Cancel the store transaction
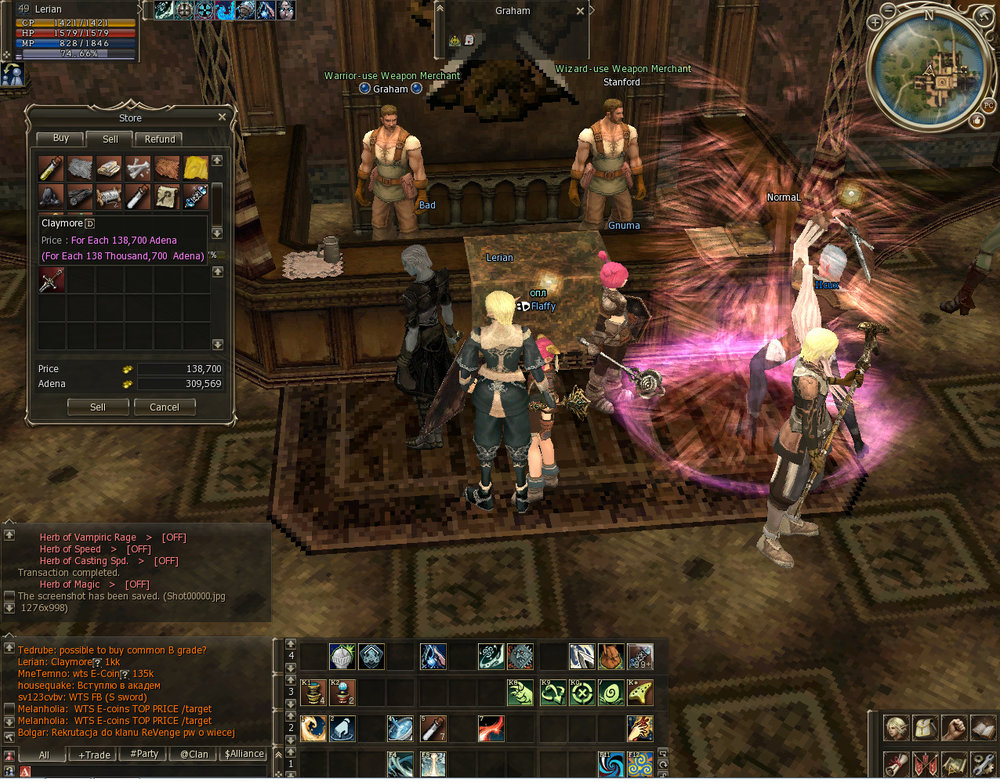1000x782 pixels. [x=164, y=407]
